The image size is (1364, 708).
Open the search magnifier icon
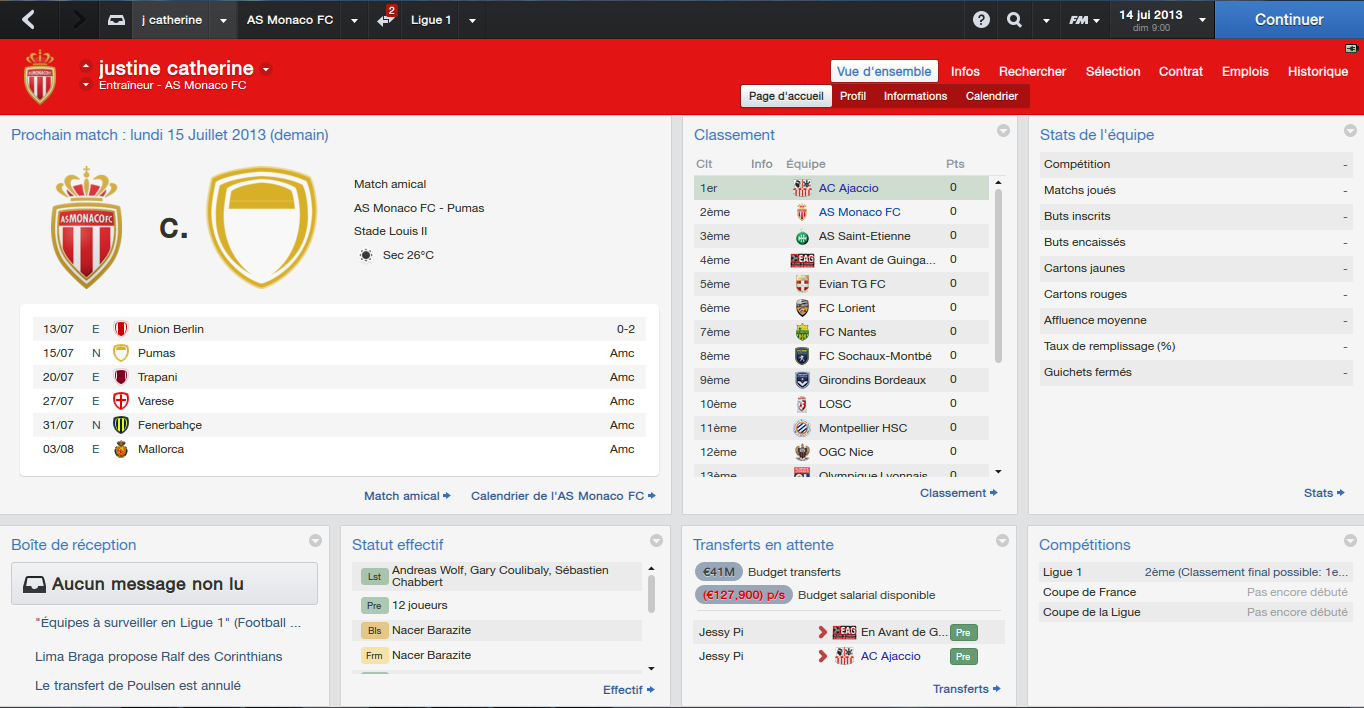point(1014,20)
